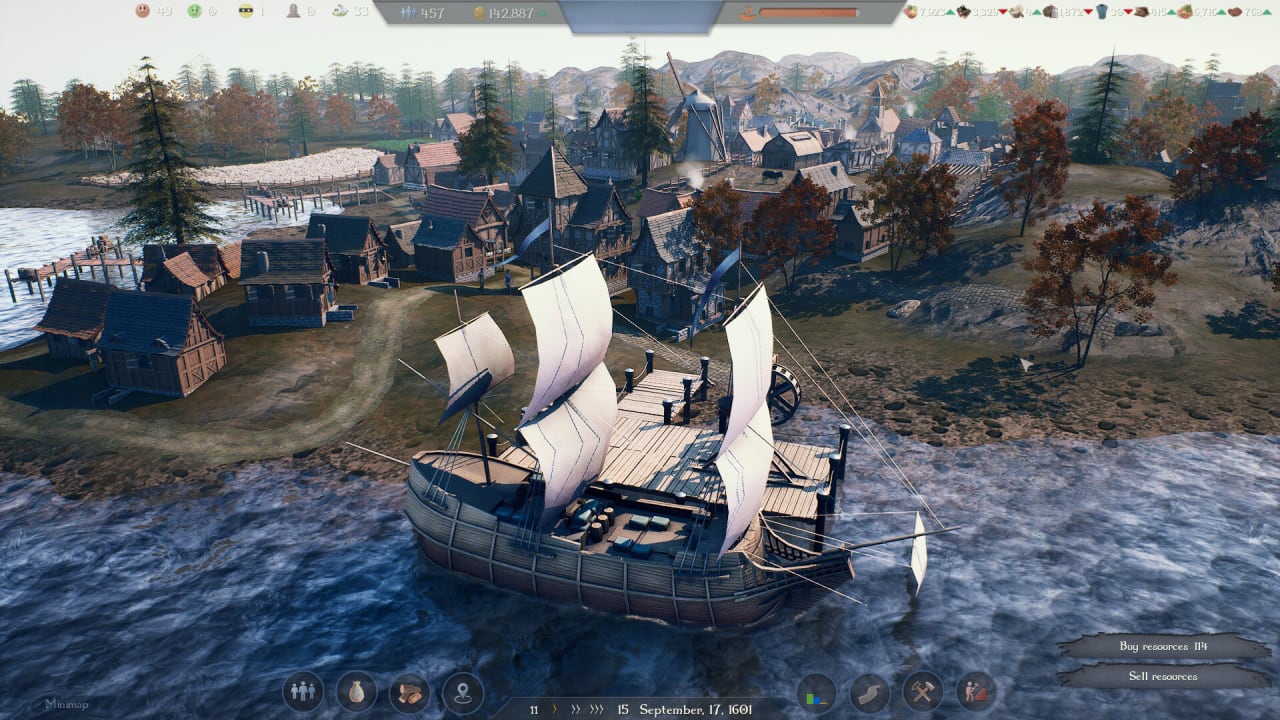Choose double-arrow fast speed

[x=575, y=710]
